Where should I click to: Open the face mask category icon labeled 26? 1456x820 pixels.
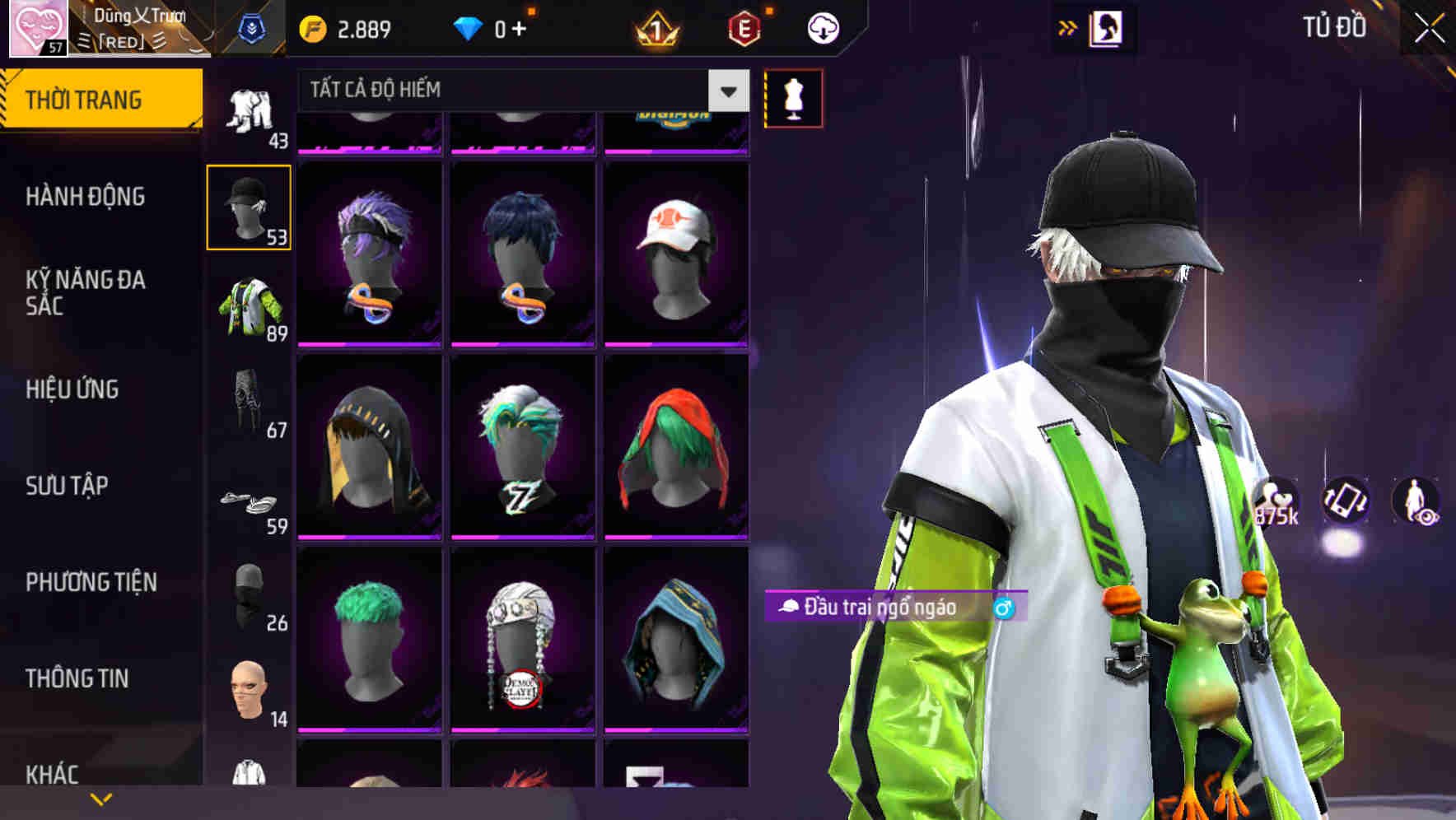(249, 597)
